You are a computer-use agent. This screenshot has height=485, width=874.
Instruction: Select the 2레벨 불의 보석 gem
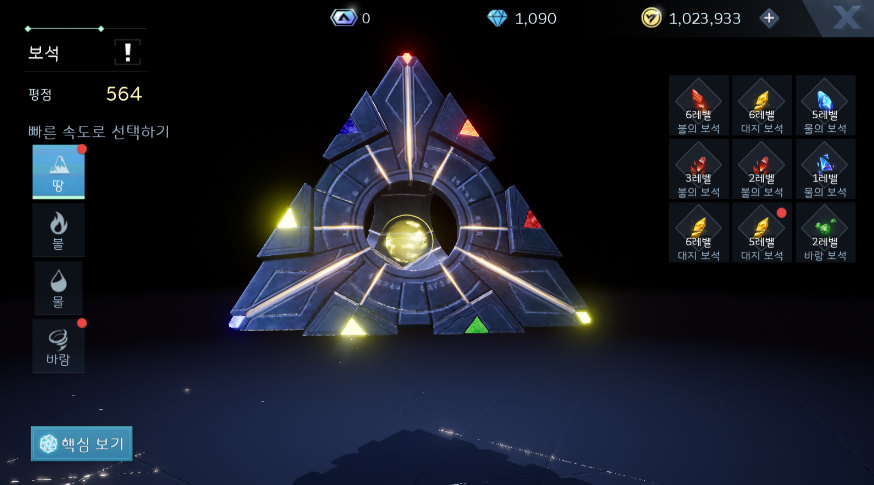pyautogui.click(x=762, y=169)
